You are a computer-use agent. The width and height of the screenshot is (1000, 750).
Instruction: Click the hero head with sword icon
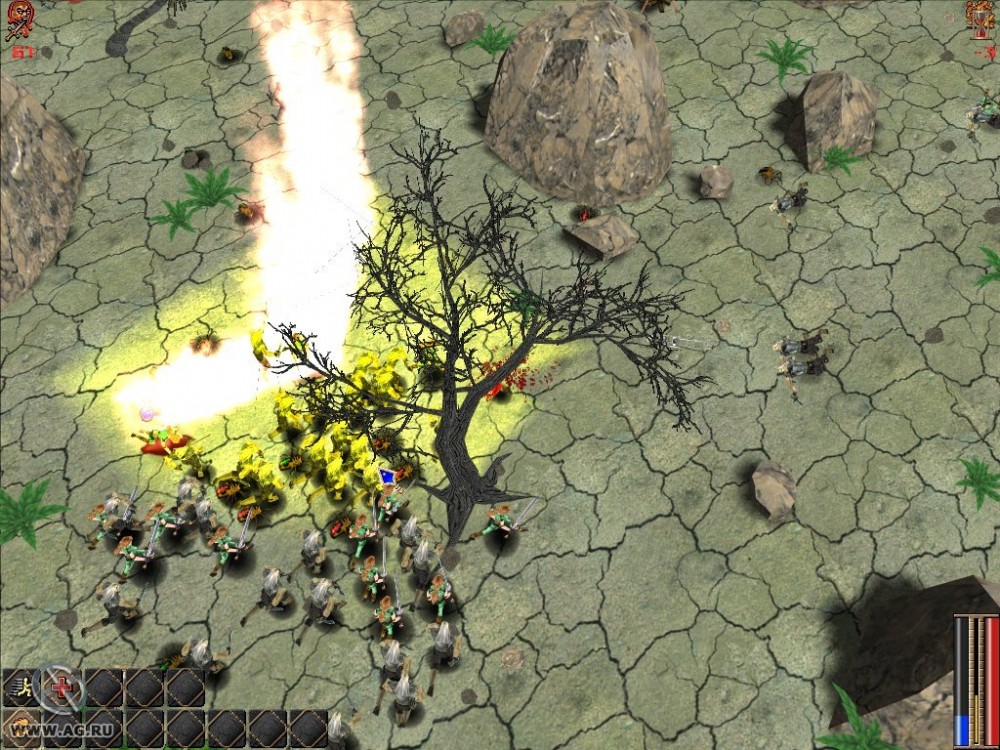(19, 20)
